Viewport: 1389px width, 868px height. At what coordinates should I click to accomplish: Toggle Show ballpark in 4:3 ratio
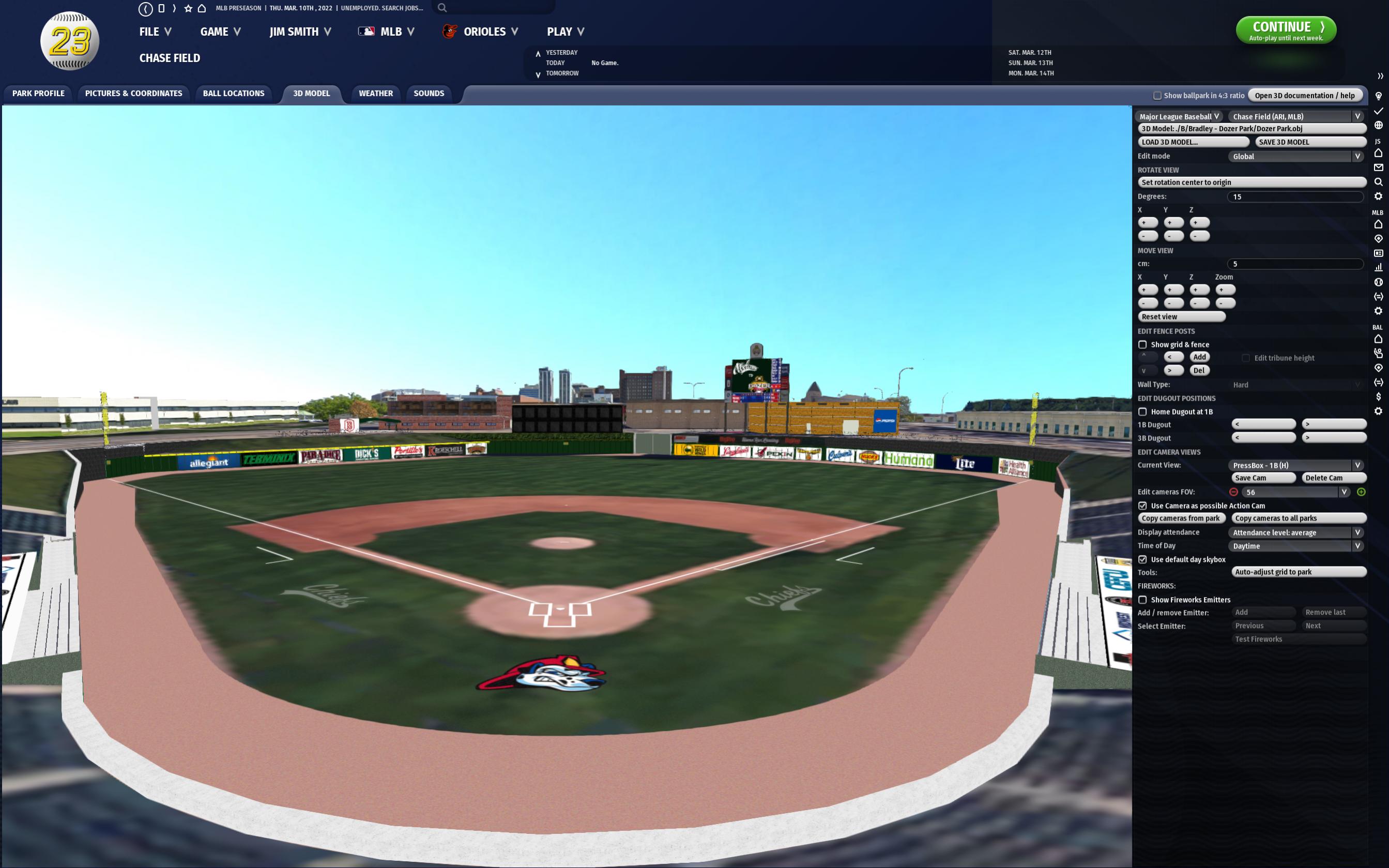(1157, 96)
